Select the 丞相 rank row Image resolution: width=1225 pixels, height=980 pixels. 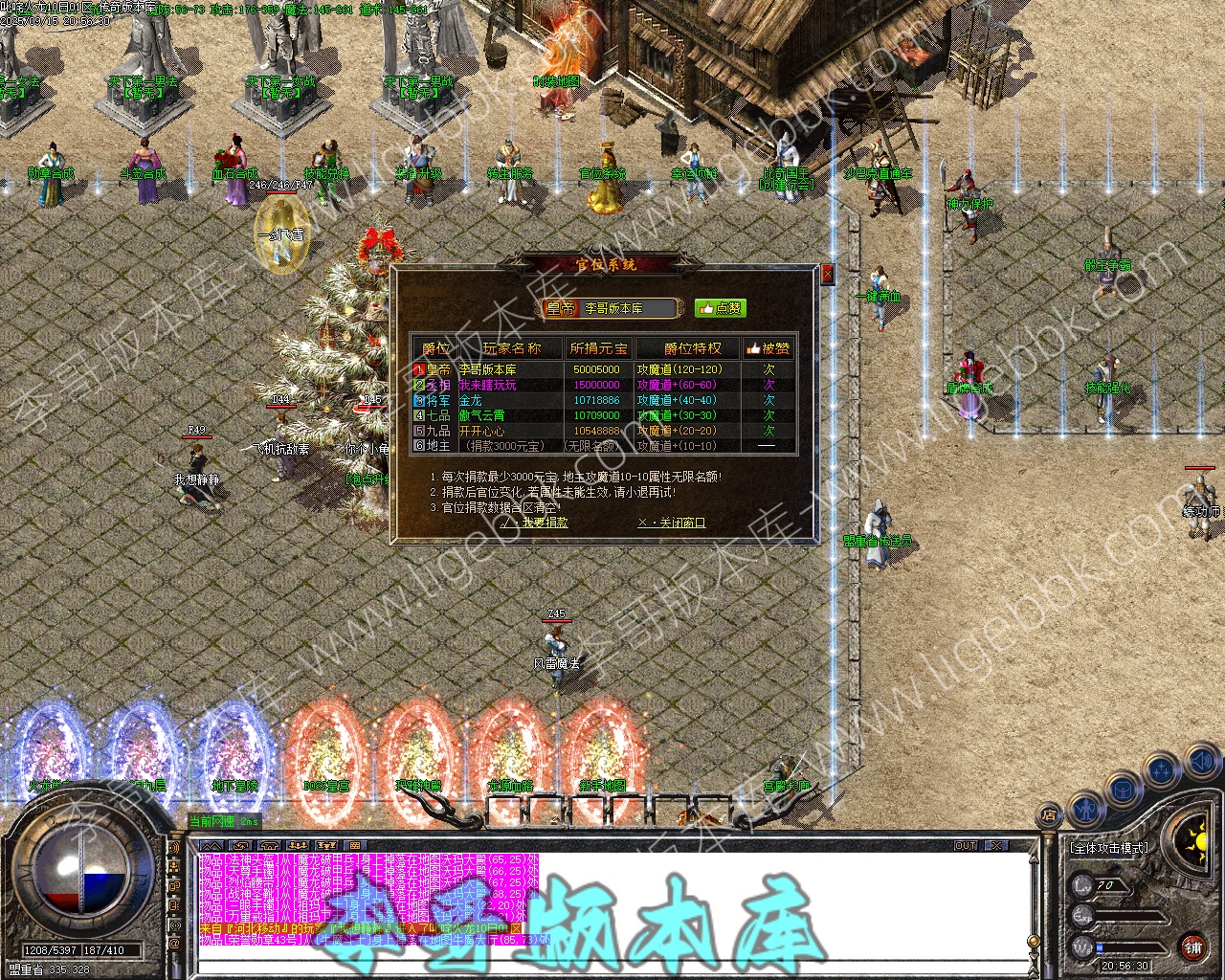click(603, 385)
